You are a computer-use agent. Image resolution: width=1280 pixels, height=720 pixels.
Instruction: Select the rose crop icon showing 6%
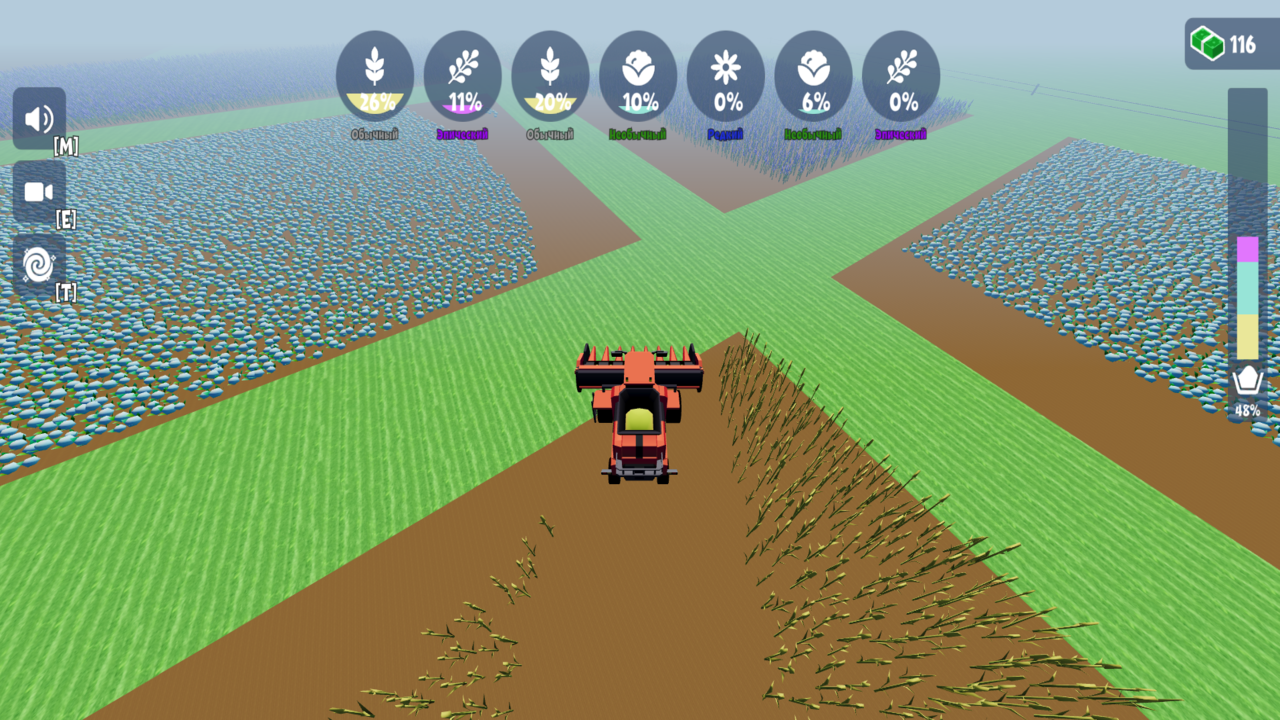tap(814, 75)
